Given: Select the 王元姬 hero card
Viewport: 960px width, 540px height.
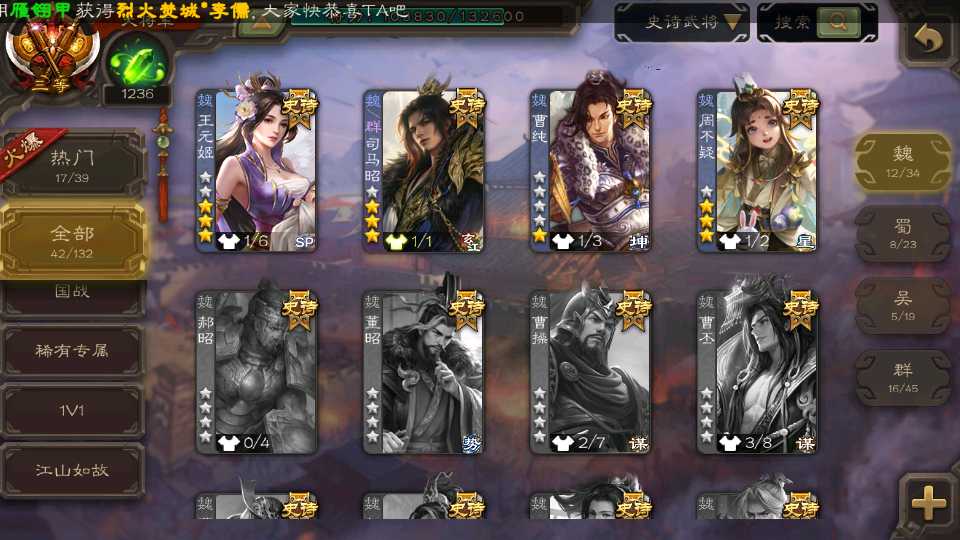Looking at the screenshot, I should [257, 170].
